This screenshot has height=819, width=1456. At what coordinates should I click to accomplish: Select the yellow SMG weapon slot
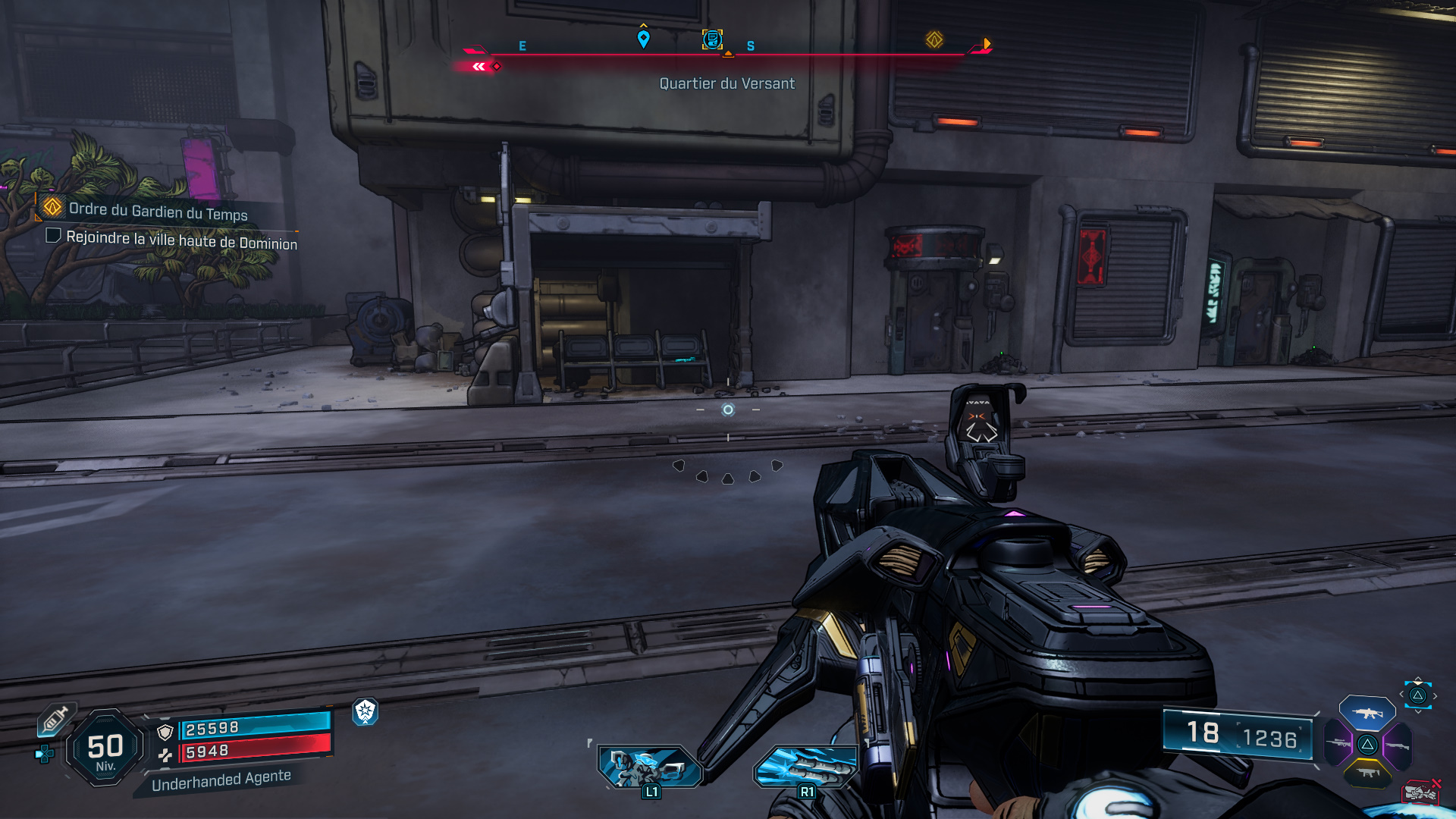pos(1367,772)
